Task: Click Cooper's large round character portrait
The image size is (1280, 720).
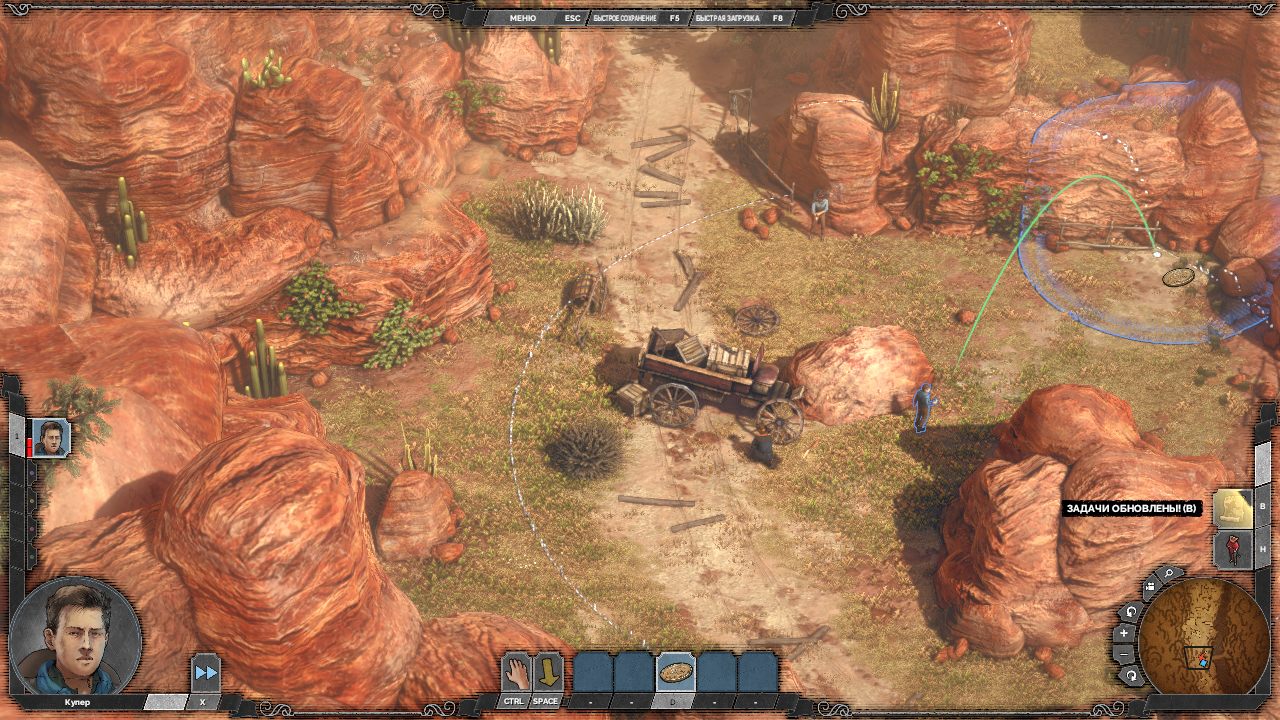Action: coord(75,637)
